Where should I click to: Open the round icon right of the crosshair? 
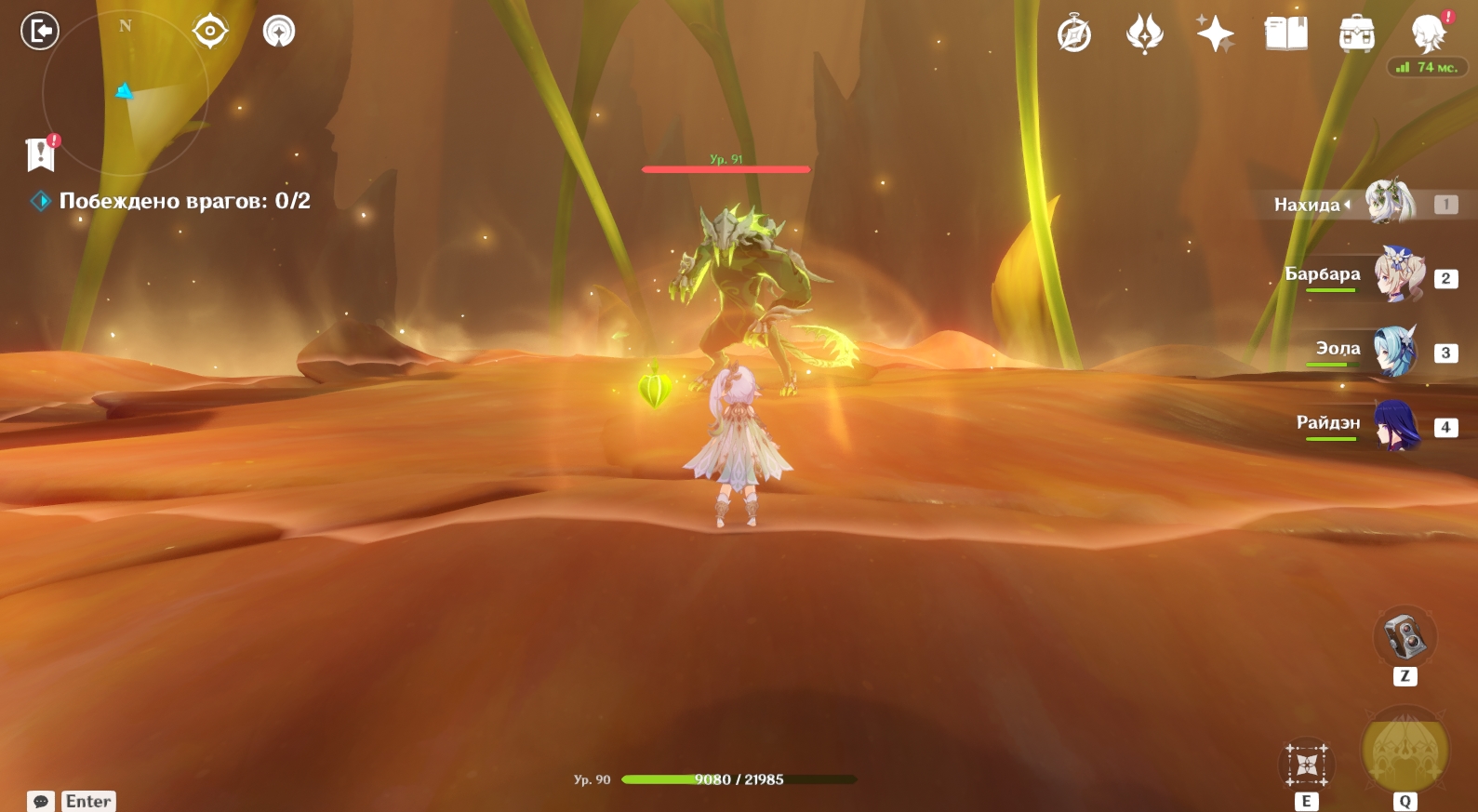coord(279,32)
